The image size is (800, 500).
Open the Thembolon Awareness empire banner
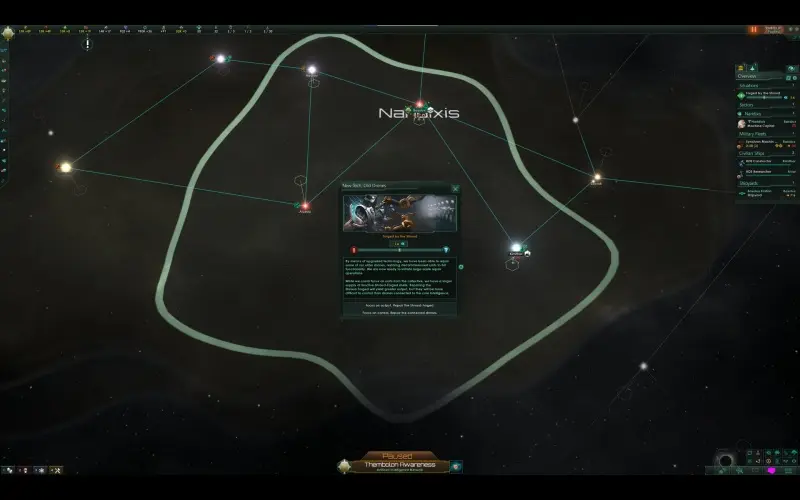(399, 466)
